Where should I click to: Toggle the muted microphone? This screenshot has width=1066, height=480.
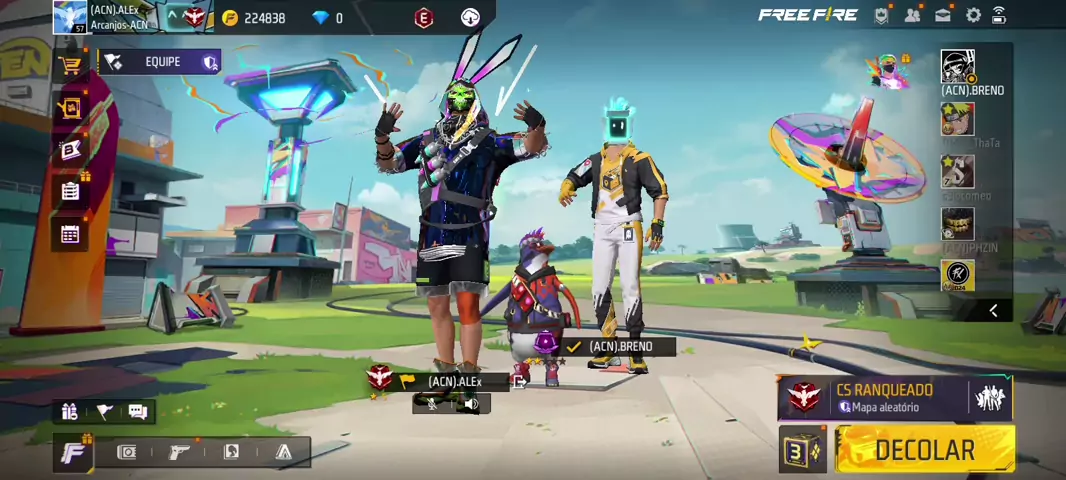[432, 404]
